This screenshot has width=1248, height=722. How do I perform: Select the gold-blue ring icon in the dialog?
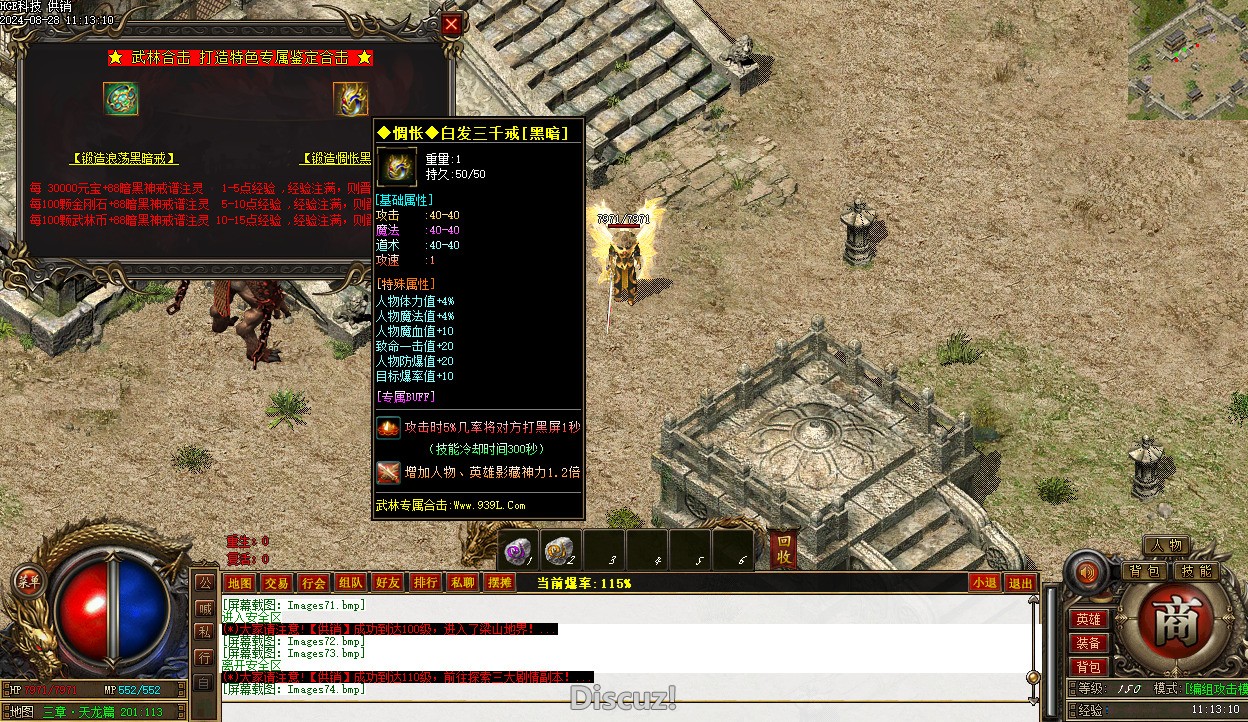pos(350,98)
